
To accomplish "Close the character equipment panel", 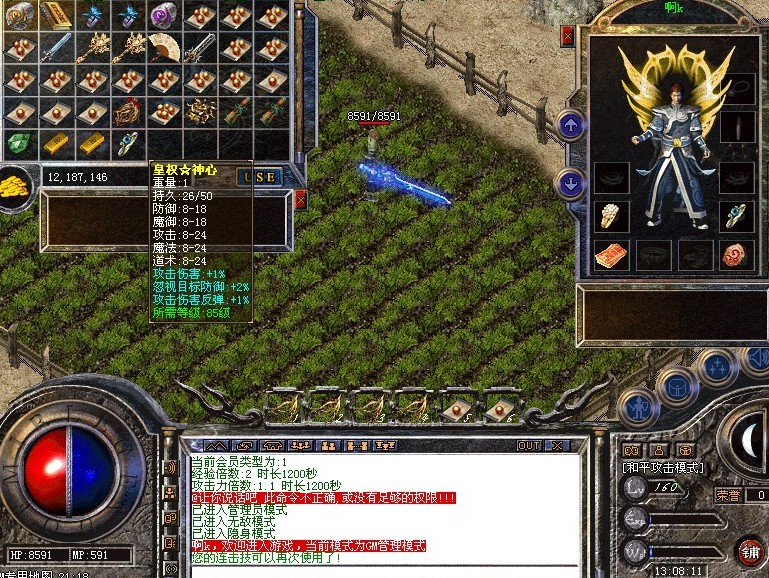I will 568,37.
